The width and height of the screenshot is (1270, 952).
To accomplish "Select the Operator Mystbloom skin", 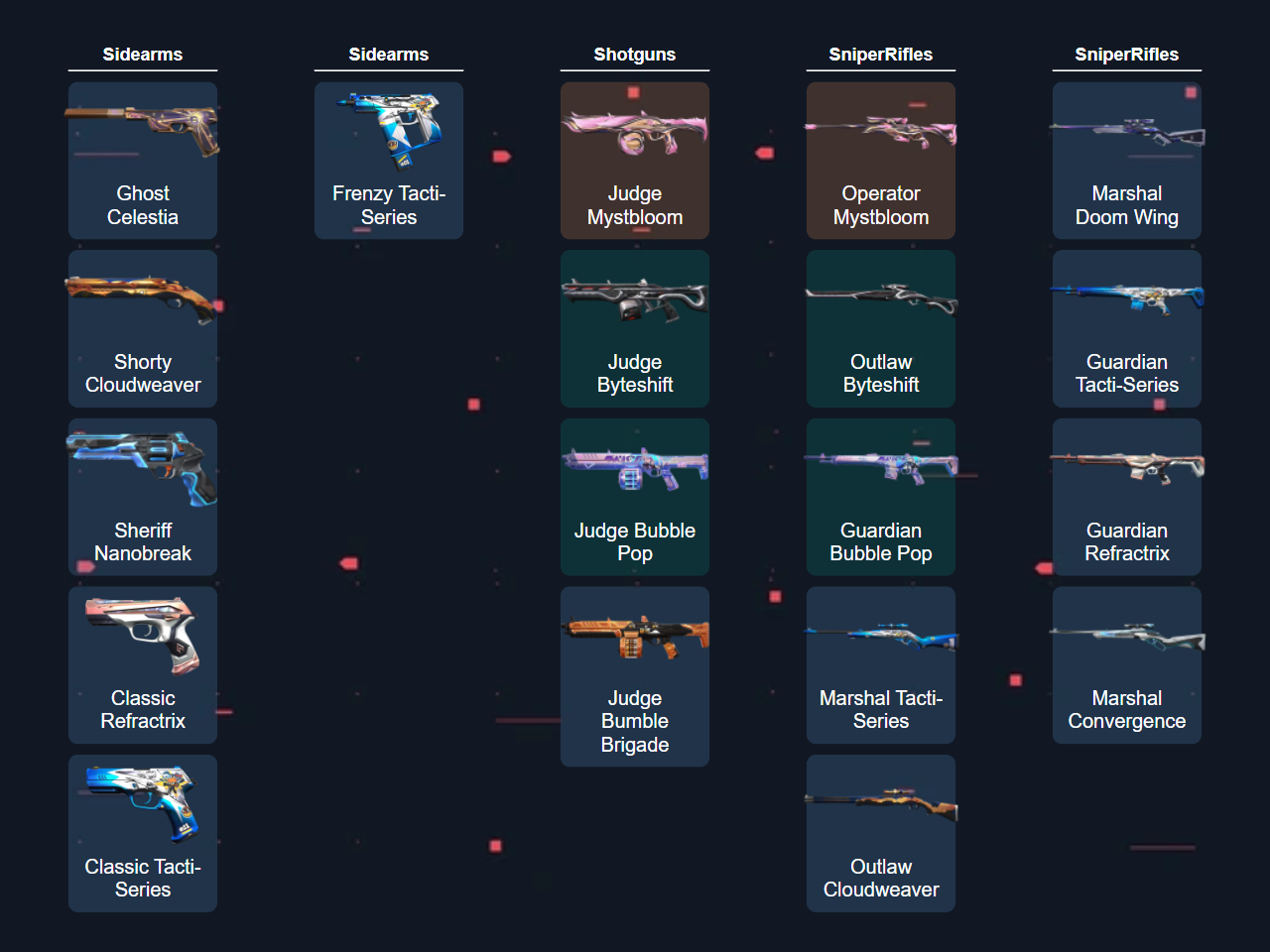I will point(881,161).
